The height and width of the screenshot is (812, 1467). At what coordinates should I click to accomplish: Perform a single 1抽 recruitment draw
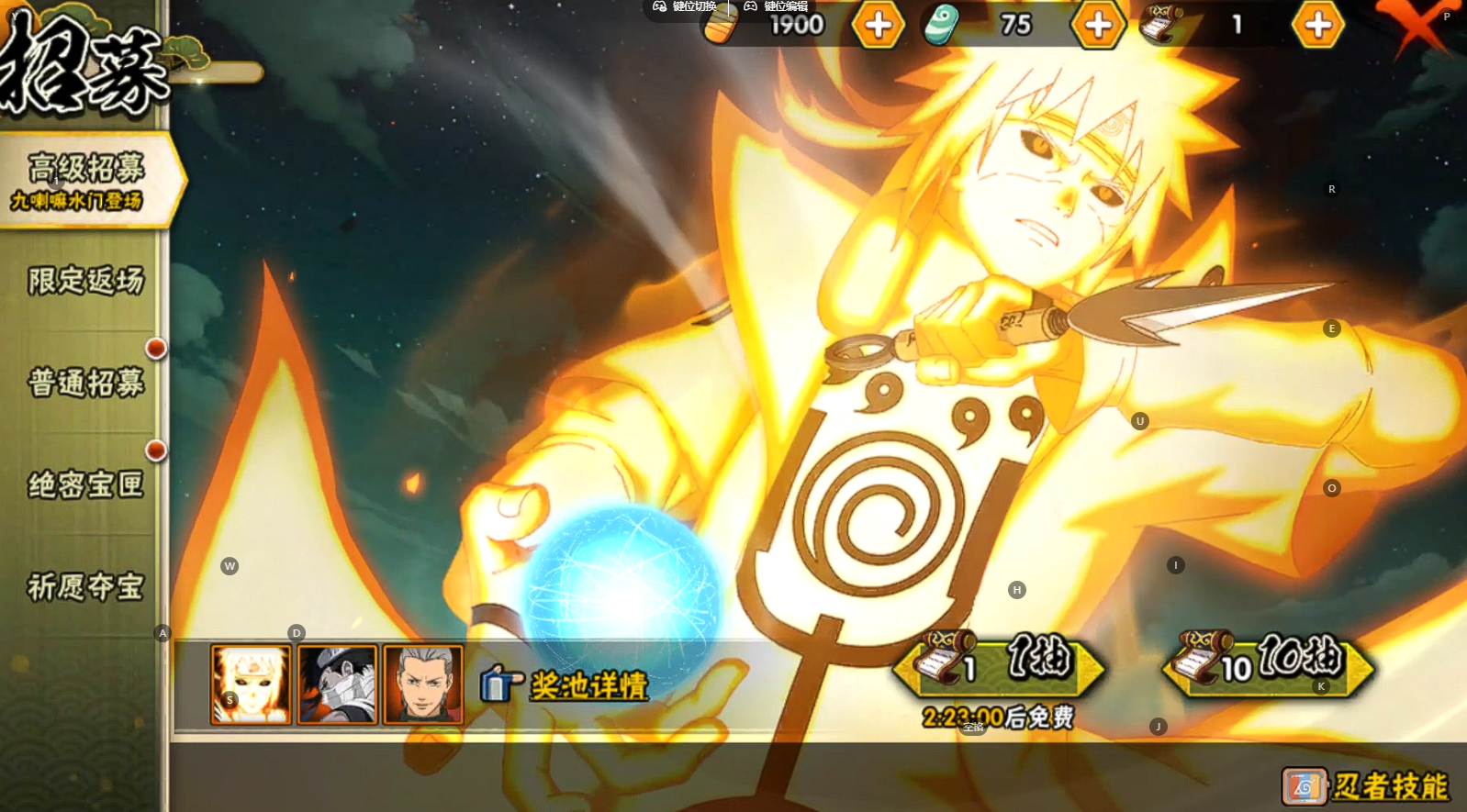[1000, 665]
